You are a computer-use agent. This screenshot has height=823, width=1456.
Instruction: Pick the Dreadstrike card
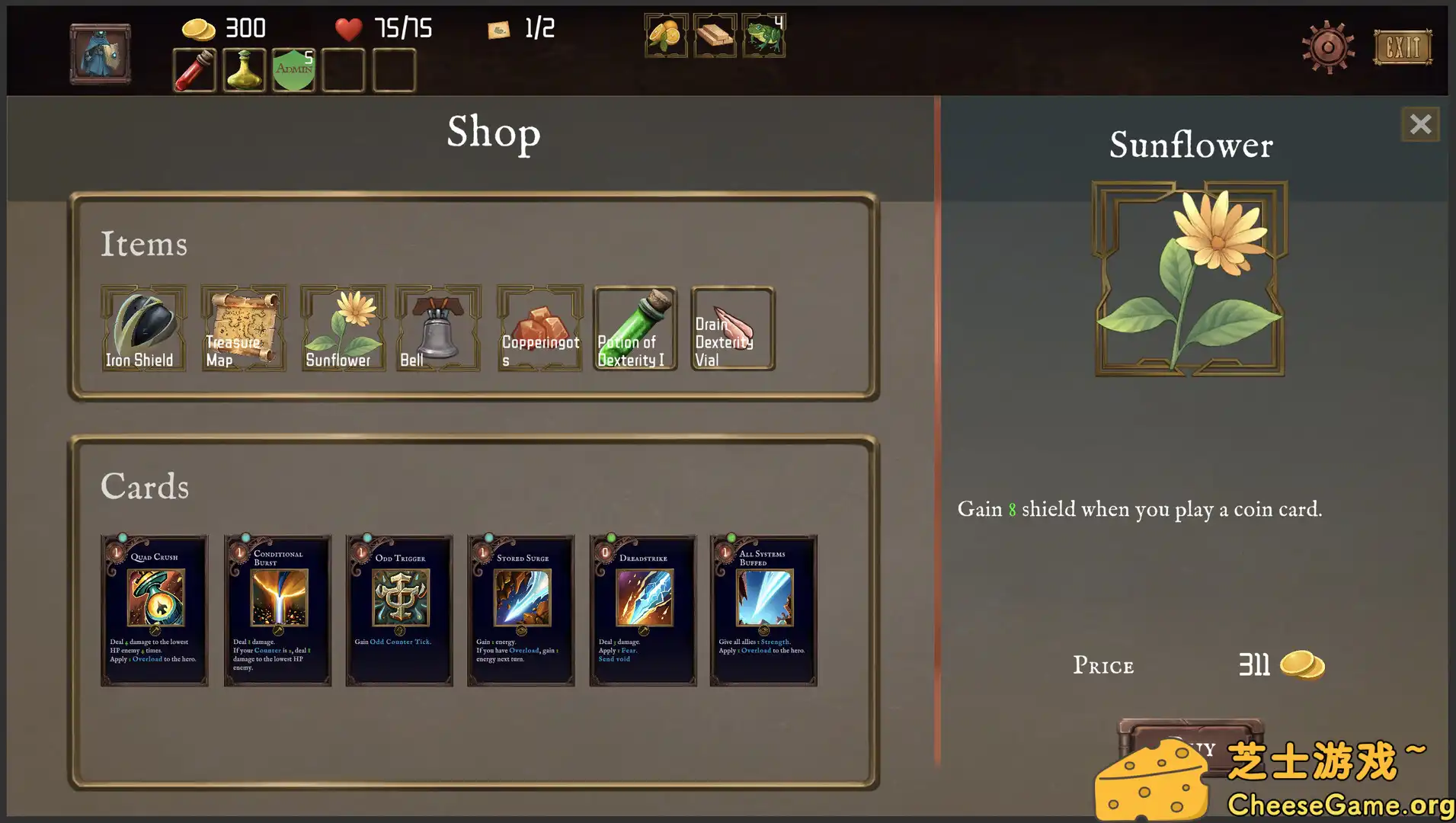642,610
